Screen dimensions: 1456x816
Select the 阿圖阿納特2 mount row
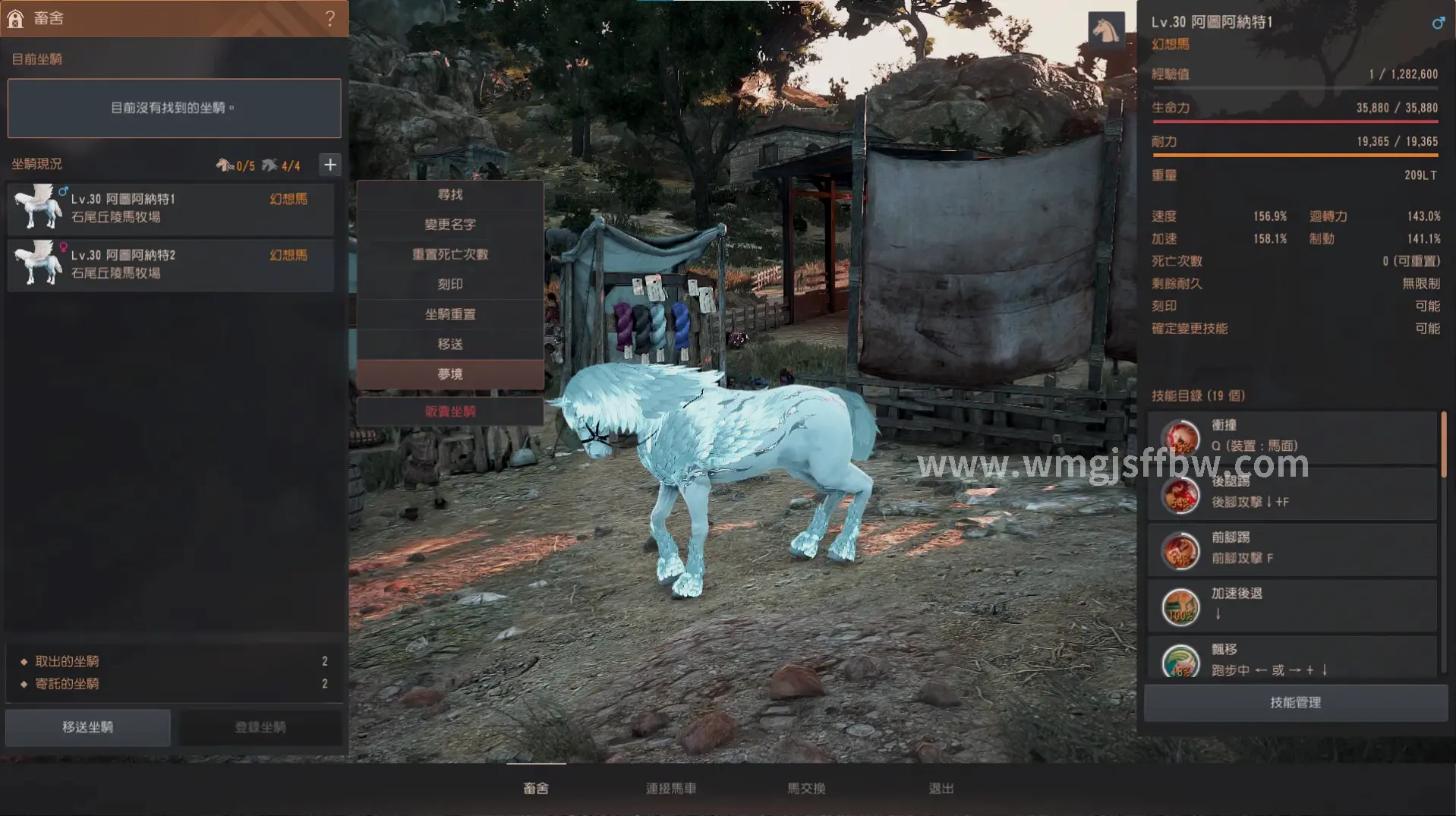(x=171, y=264)
